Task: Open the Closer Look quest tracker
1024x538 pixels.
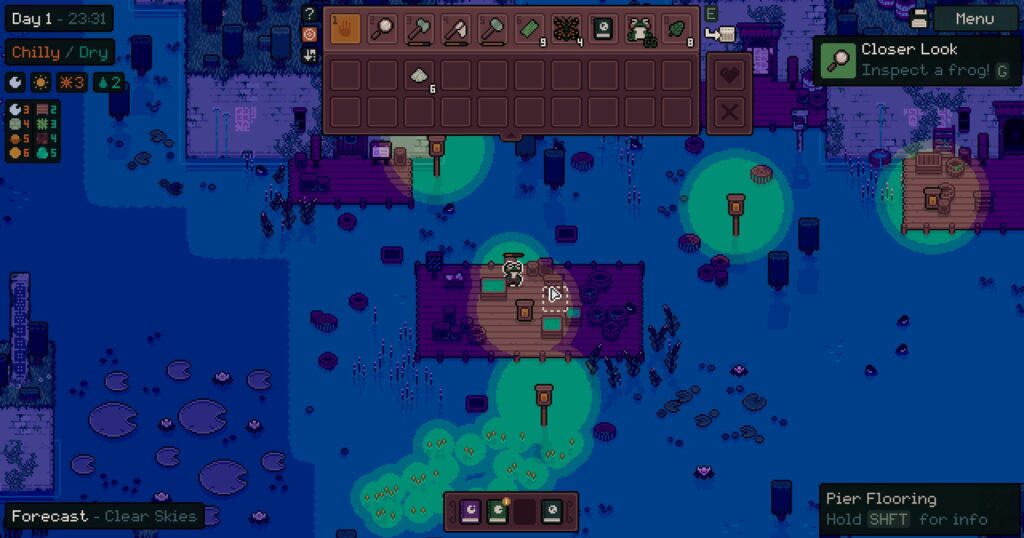Action: [x=915, y=60]
